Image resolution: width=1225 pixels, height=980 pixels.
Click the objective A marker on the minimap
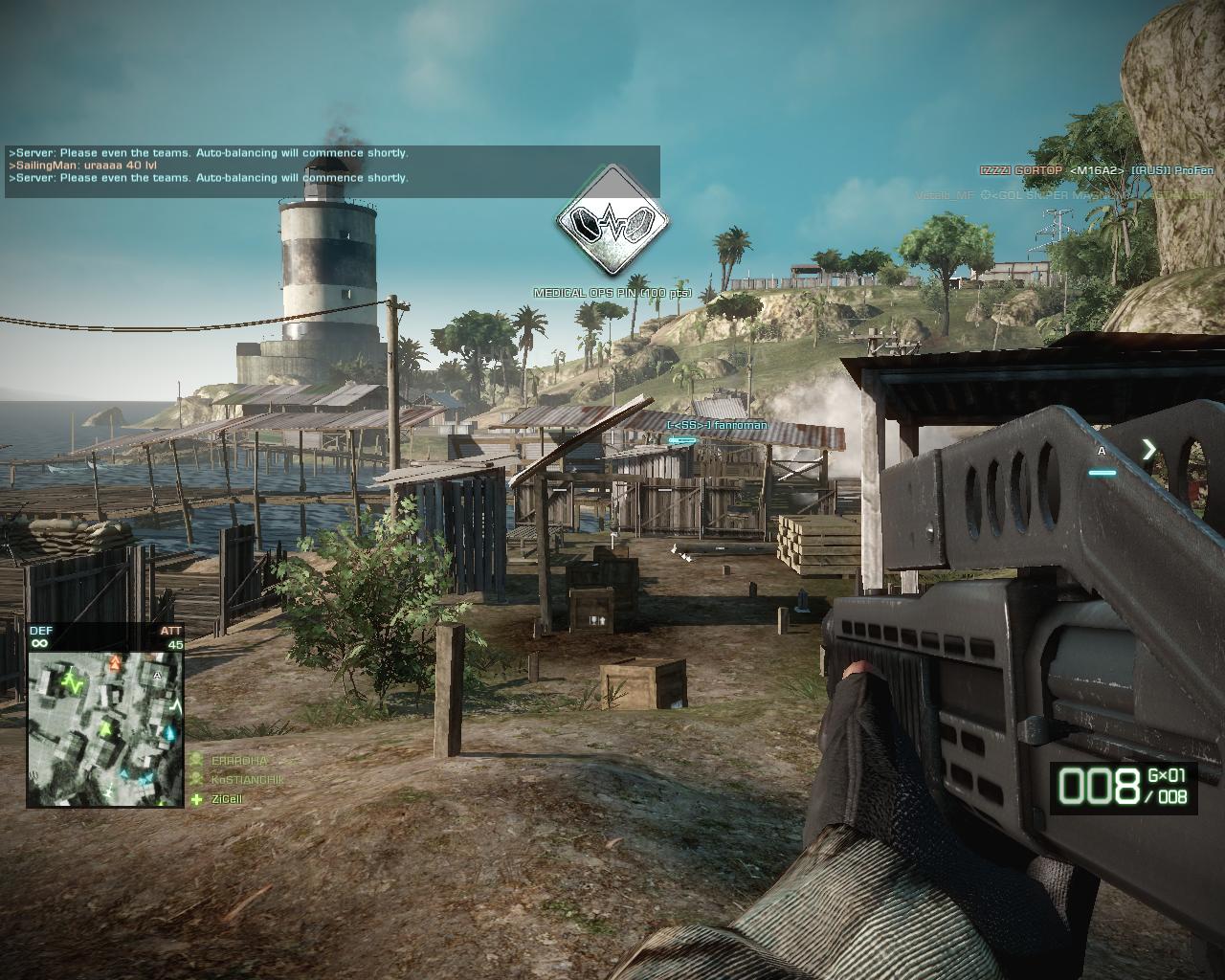(x=156, y=675)
